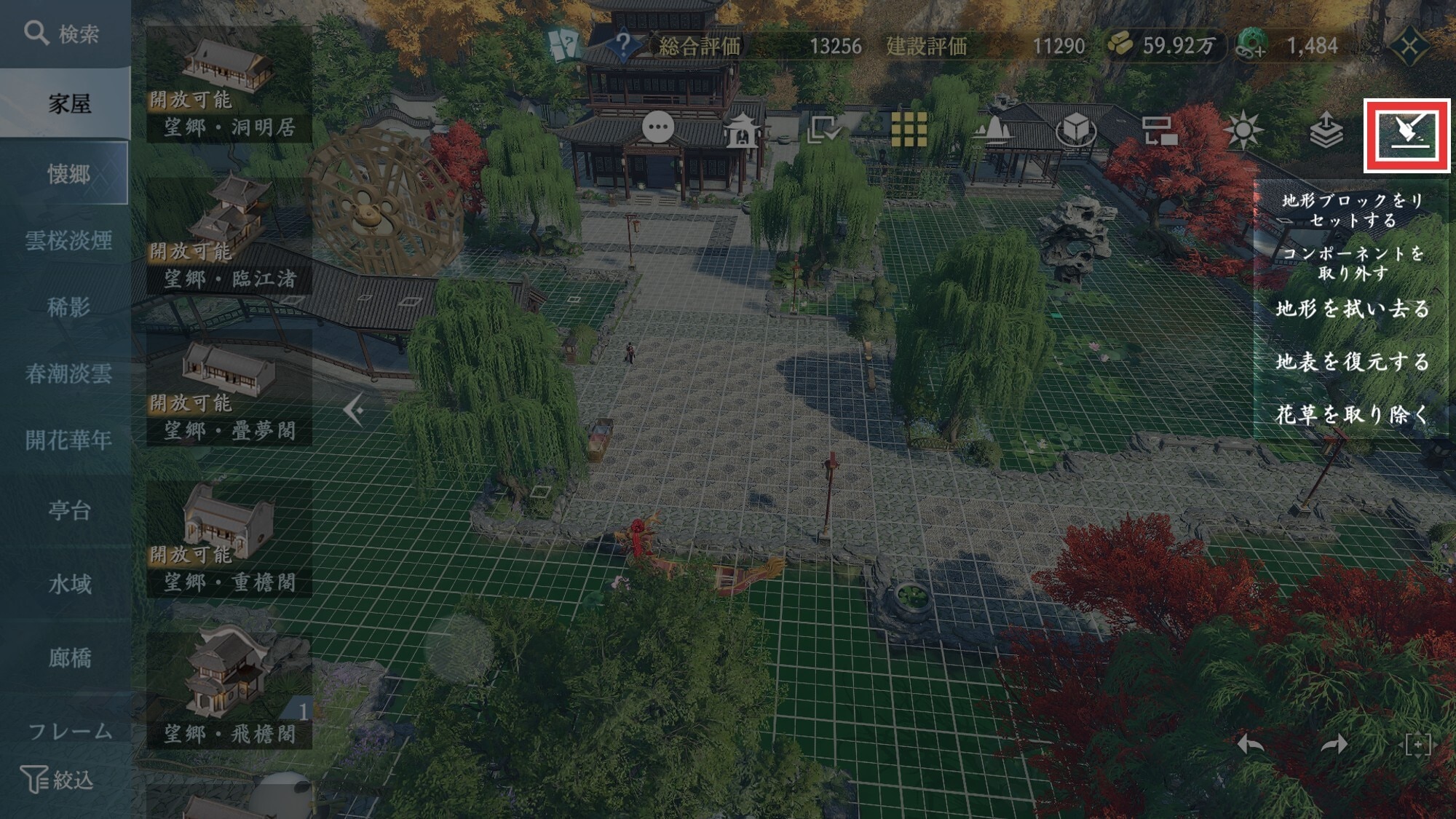Switch to the 懐郷 category tab
Screen dimensions: 1456x819
click(x=68, y=173)
